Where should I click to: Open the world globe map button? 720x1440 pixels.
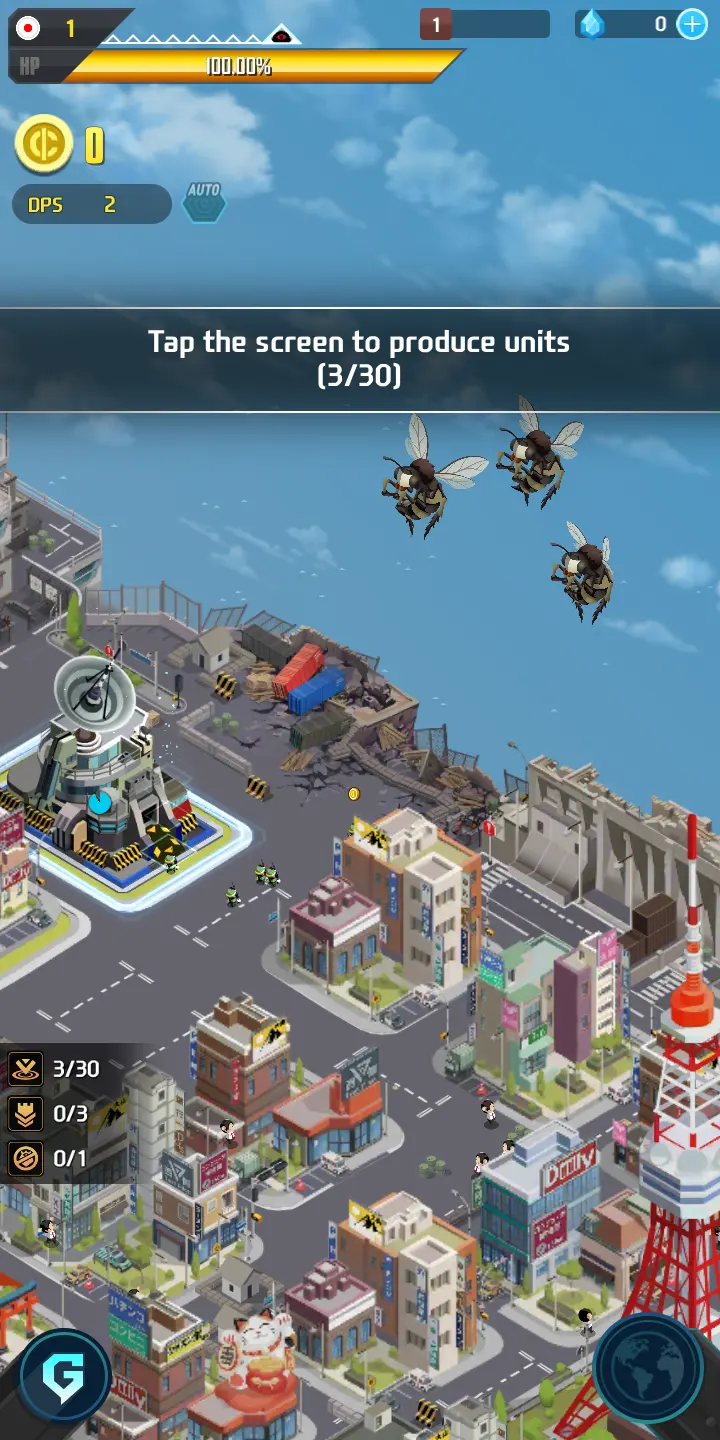tap(655, 1374)
